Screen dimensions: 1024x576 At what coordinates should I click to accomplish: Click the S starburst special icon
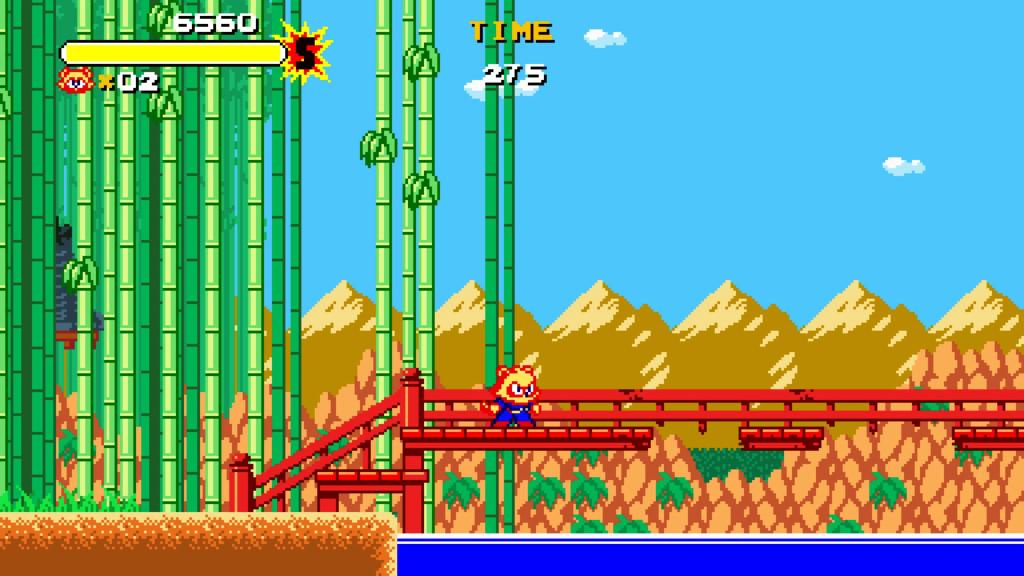point(303,53)
